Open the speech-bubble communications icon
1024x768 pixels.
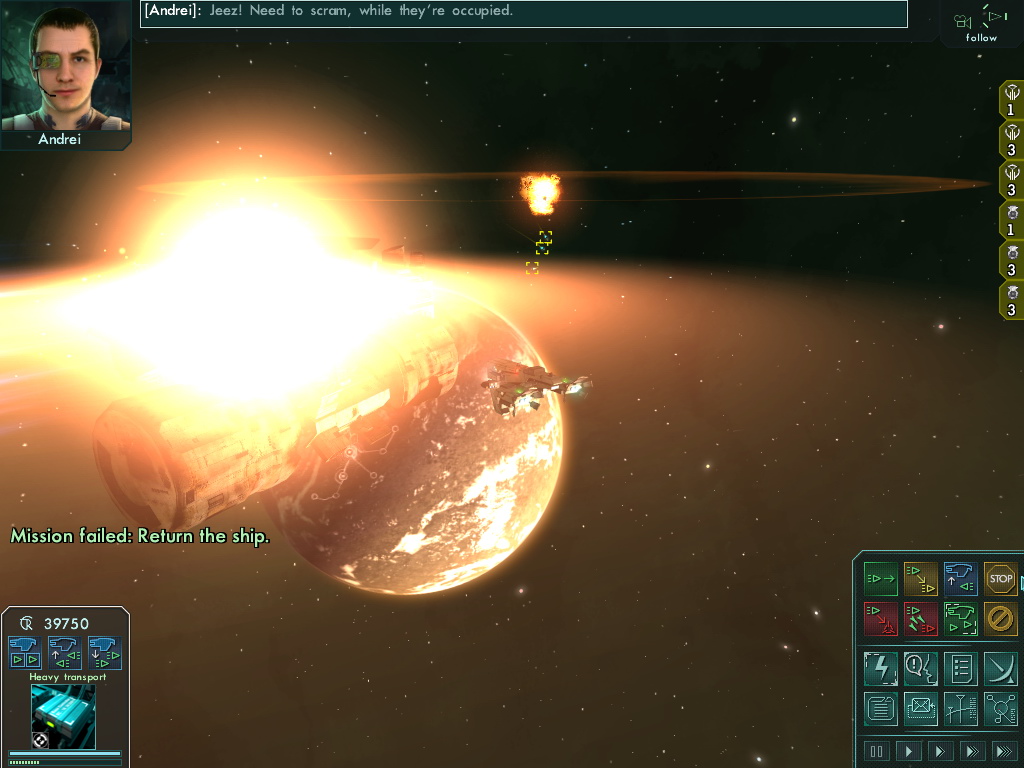(921, 668)
